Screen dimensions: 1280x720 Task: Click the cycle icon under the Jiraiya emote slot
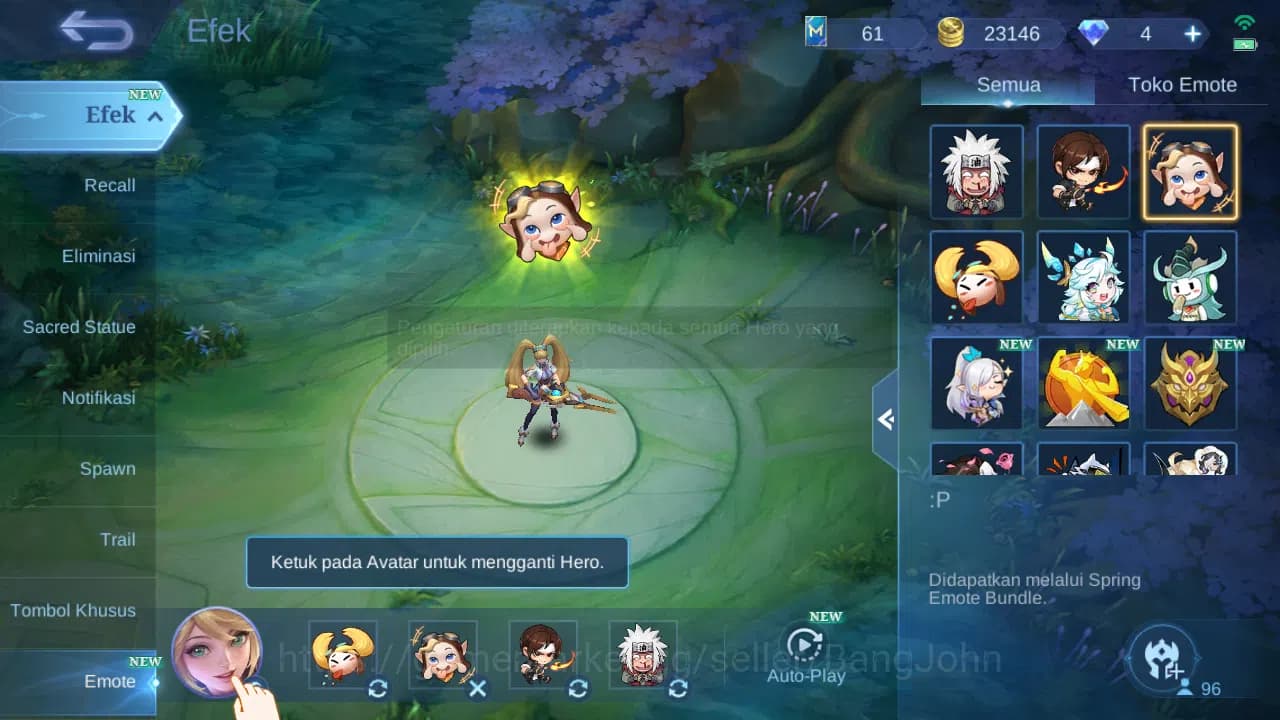tap(677, 689)
